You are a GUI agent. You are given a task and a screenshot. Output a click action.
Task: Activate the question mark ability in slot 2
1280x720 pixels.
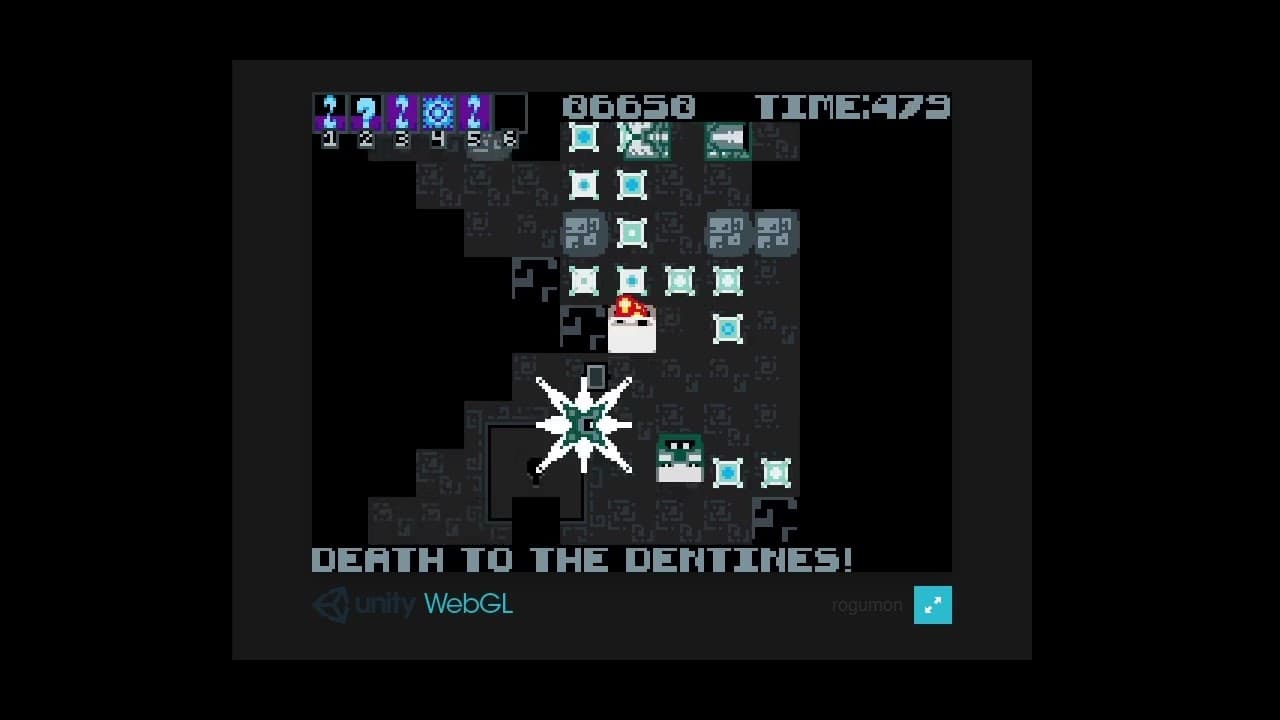click(x=366, y=112)
